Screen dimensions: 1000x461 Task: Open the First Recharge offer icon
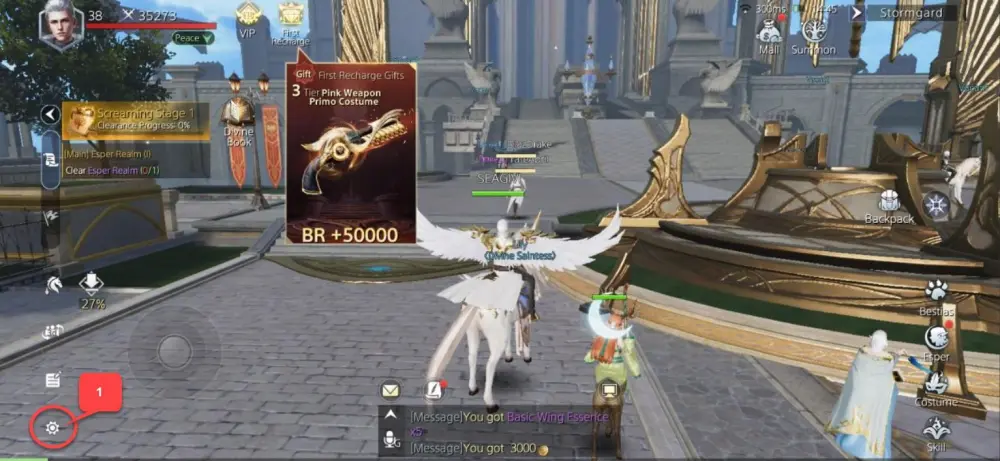tap(290, 22)
